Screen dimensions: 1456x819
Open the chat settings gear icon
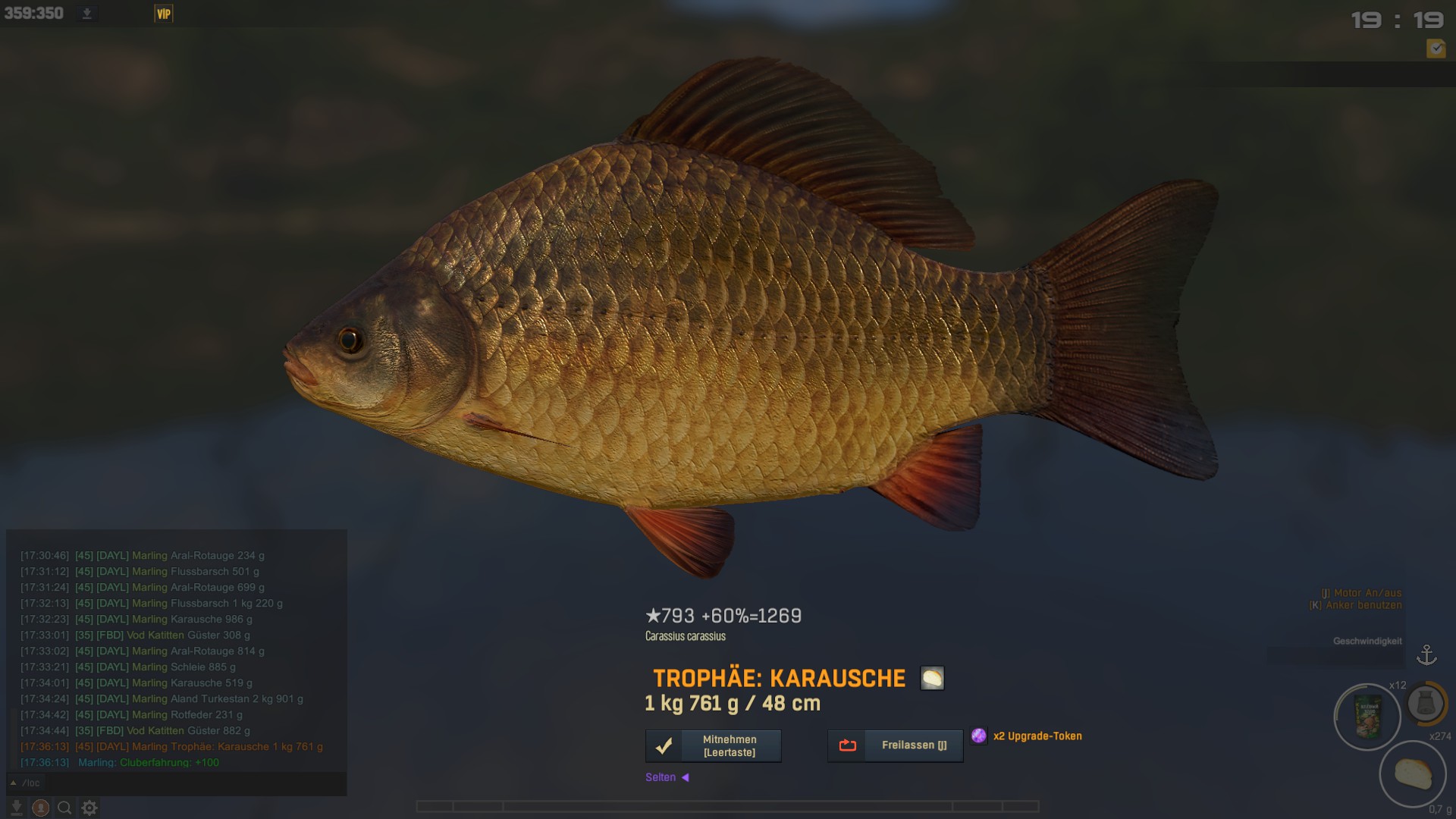coord(89,808)
